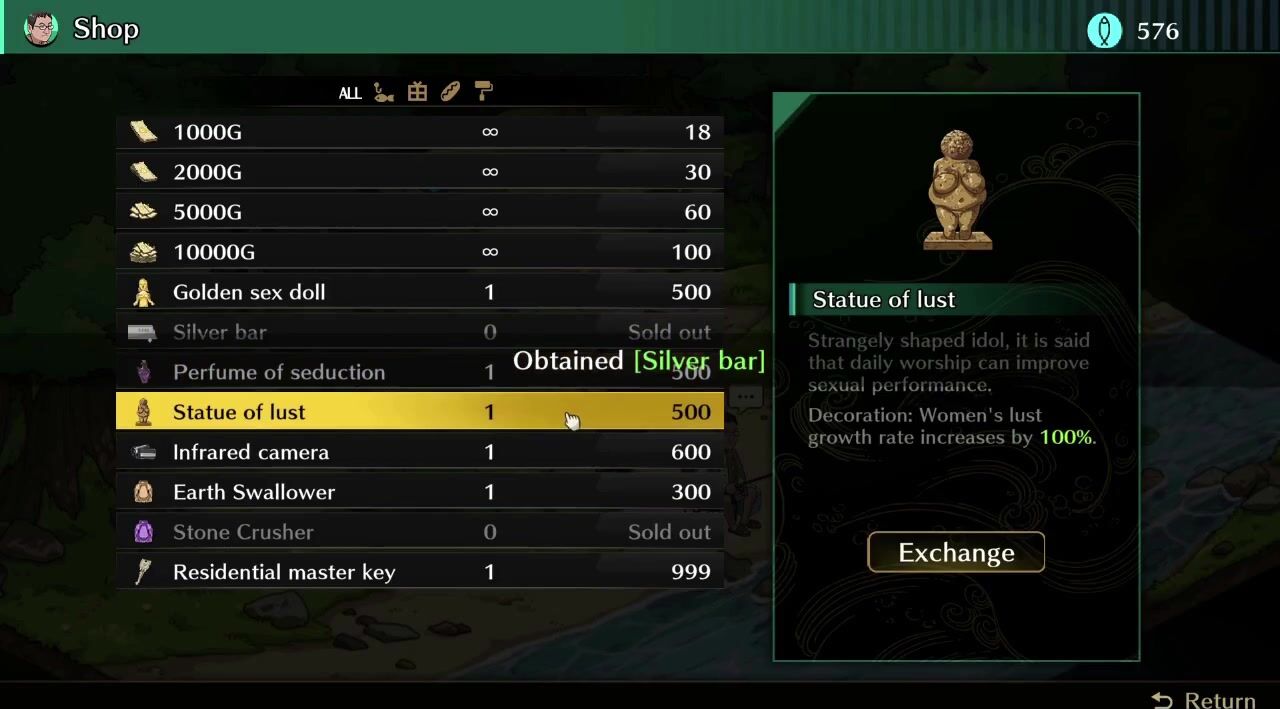Switch to the fishing category tab

click(383, 92)
